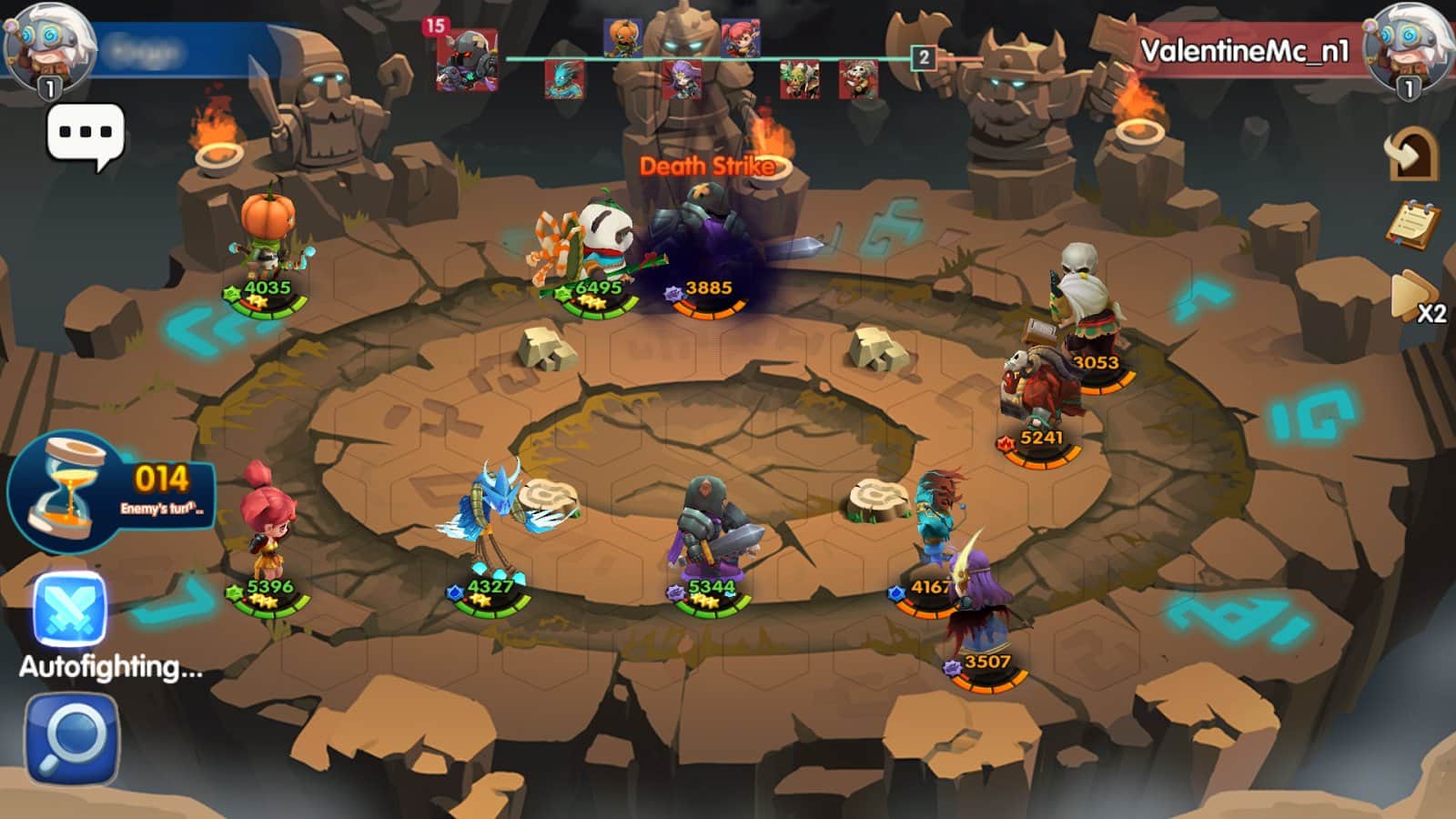The height and width of the screenshot is (819, 1456).
Task: Toggle the Autofighting crossed swords button
Action: click(69, 611)
